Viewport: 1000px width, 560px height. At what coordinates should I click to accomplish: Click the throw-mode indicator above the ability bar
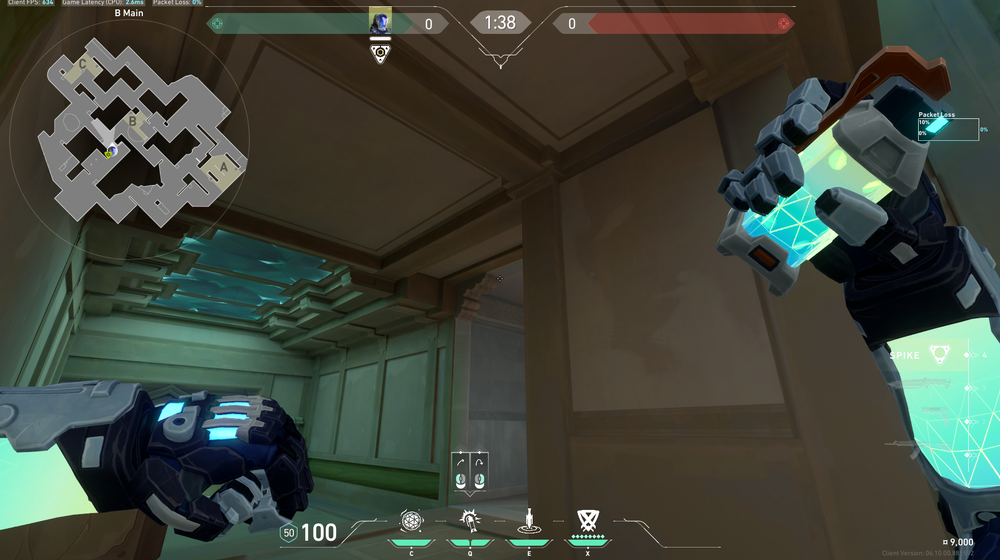tap(470, 472)
